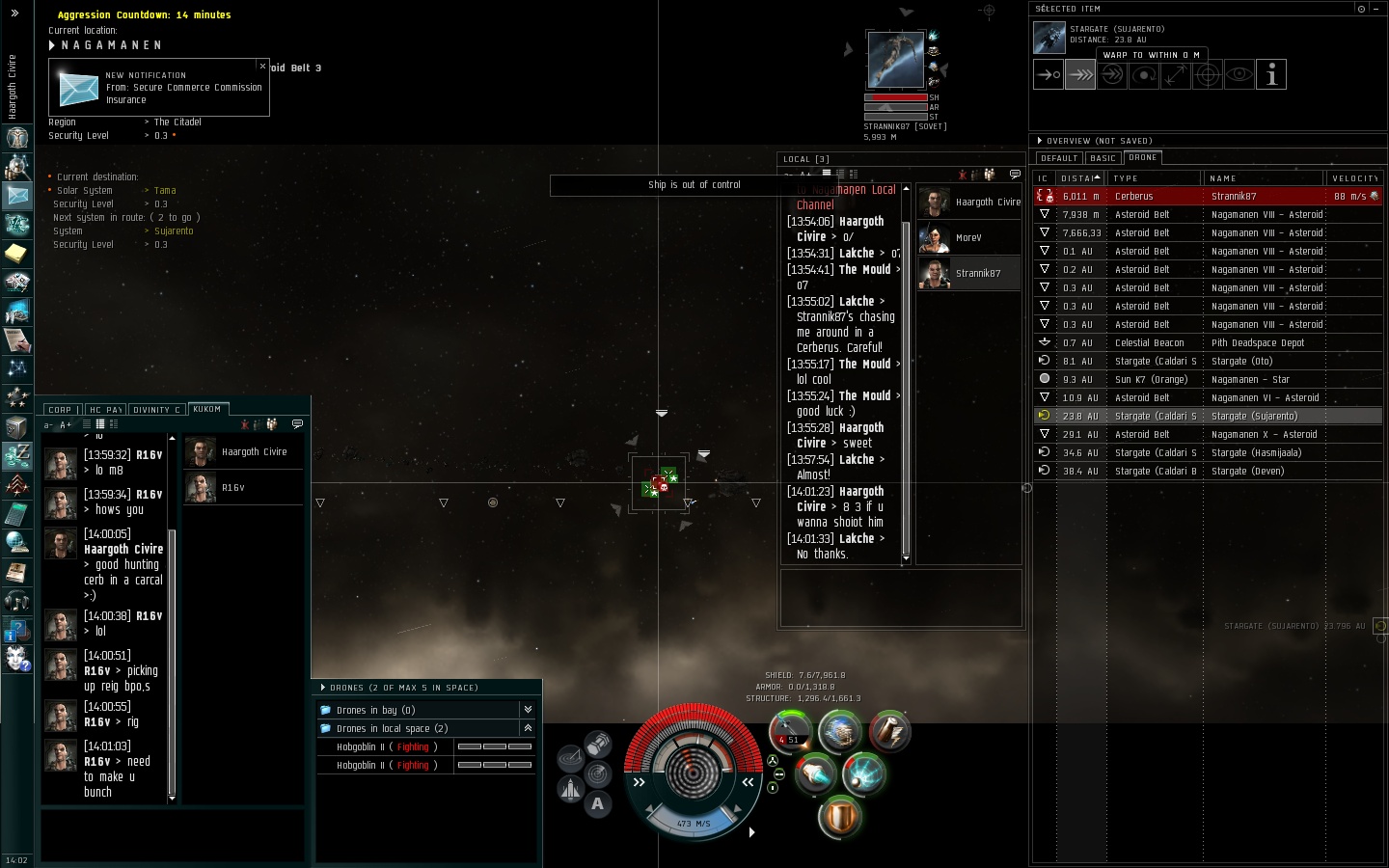
Task: Click the warp-to selected item button
Action: click(1079, 74)
